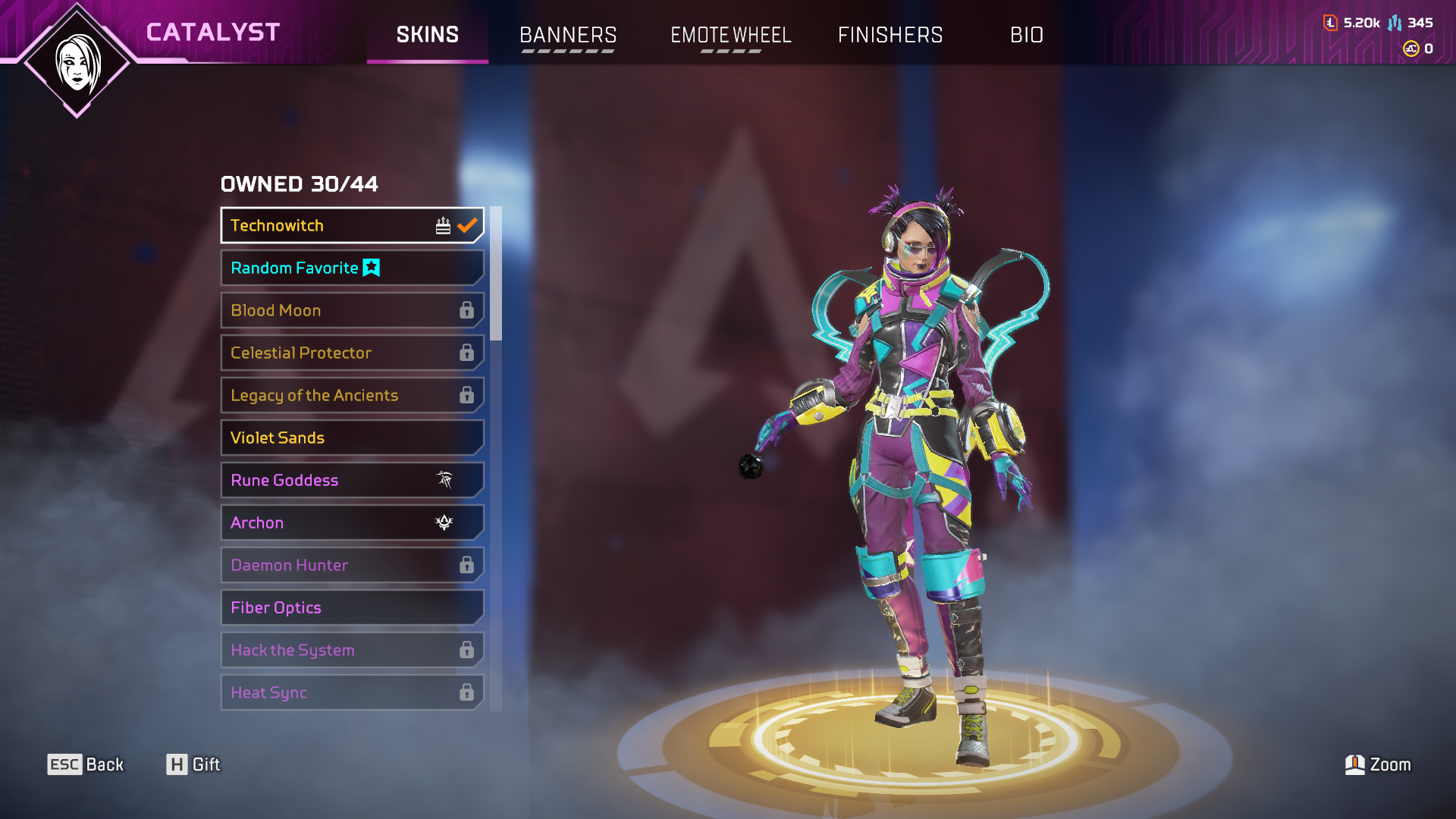Preview the locked Blood Moon skin
Screen dimensions: 1456x819
click(x=352, y=310)
